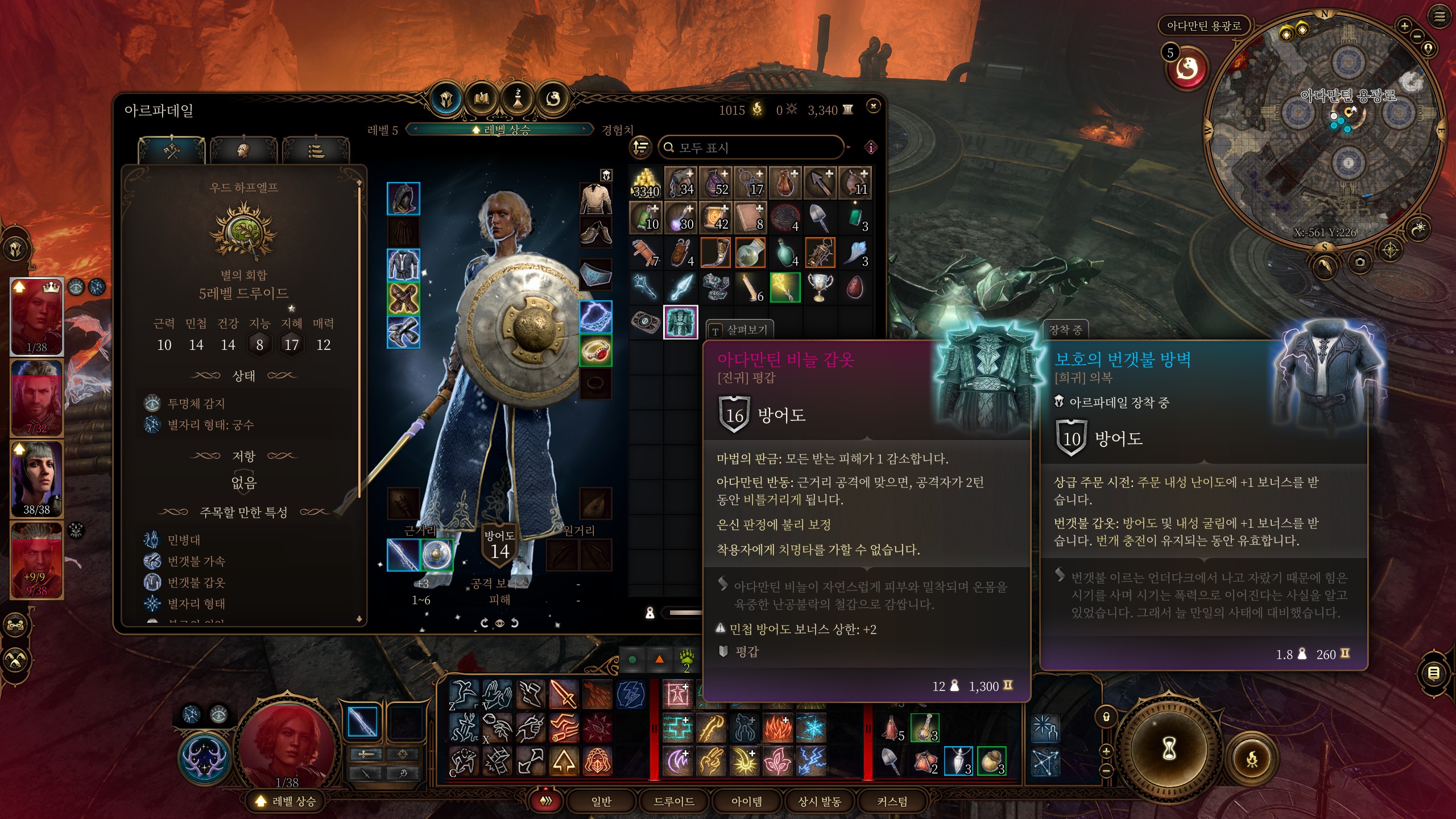The image size is (1456, 819).
Task: Open the minimap of Adamantine Forge
Action: (x=1324, y=132)
